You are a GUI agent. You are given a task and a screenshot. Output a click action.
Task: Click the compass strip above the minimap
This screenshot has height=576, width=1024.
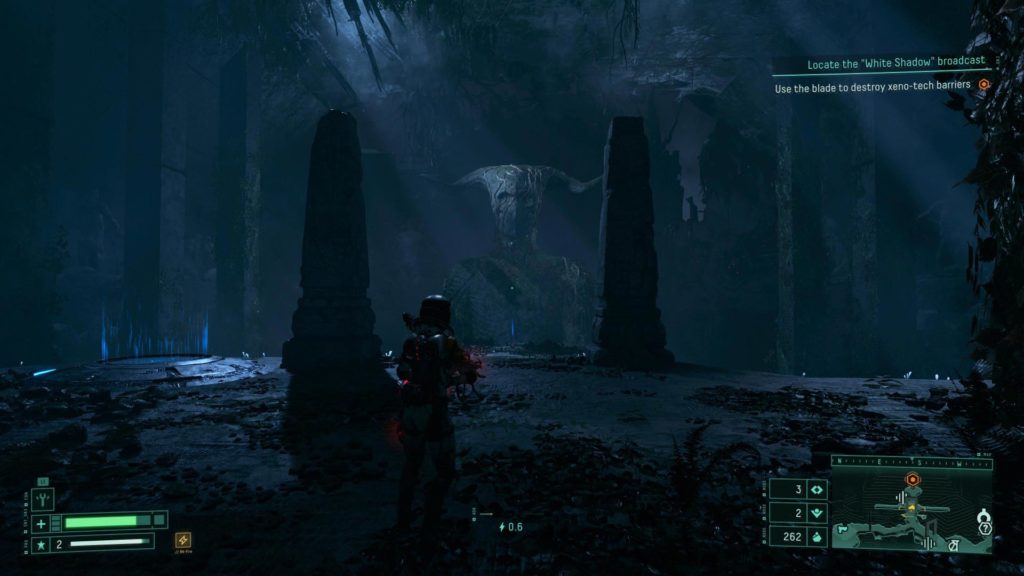[x=911, y=463]
